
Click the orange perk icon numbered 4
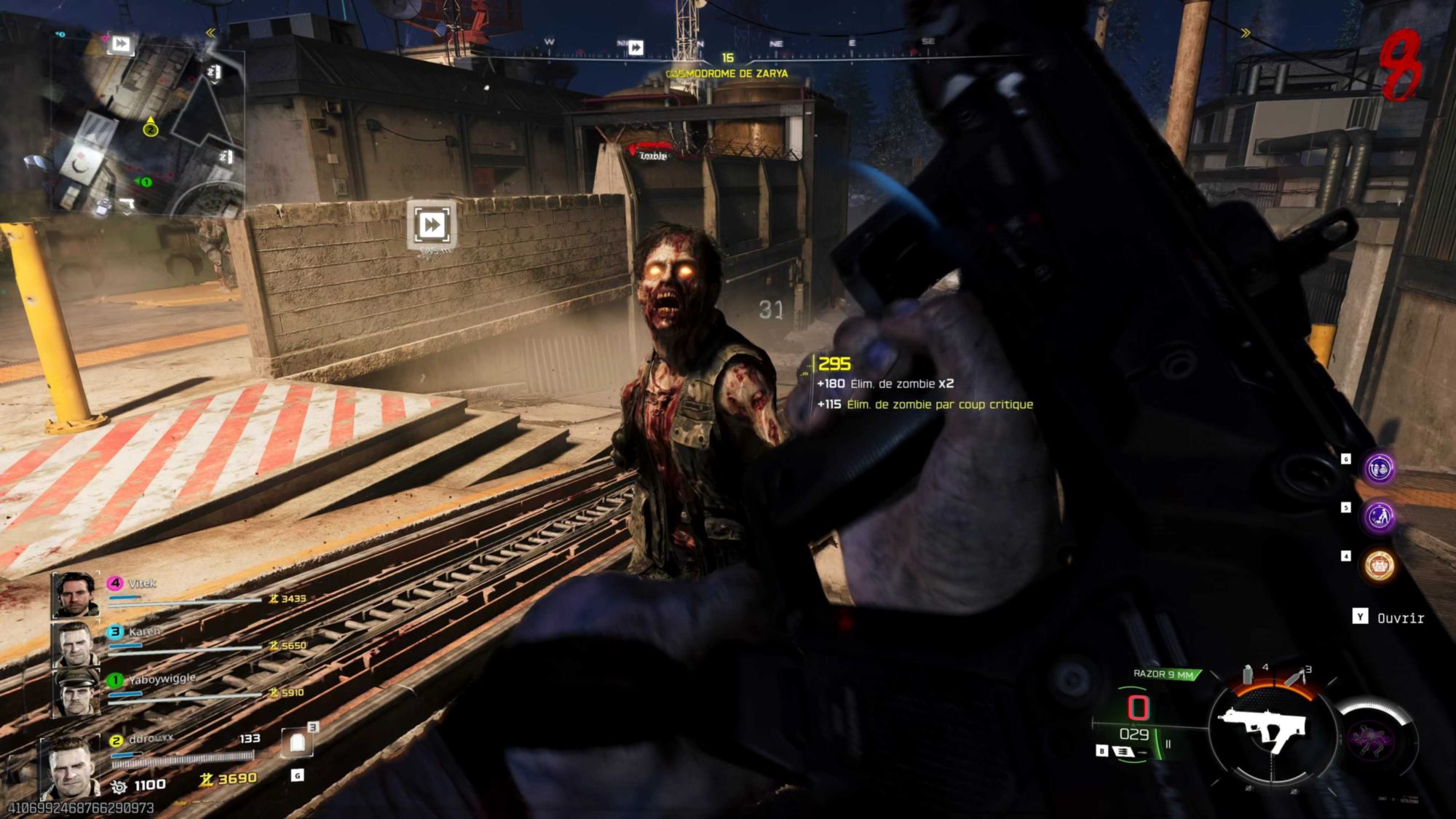(1379, 565)
